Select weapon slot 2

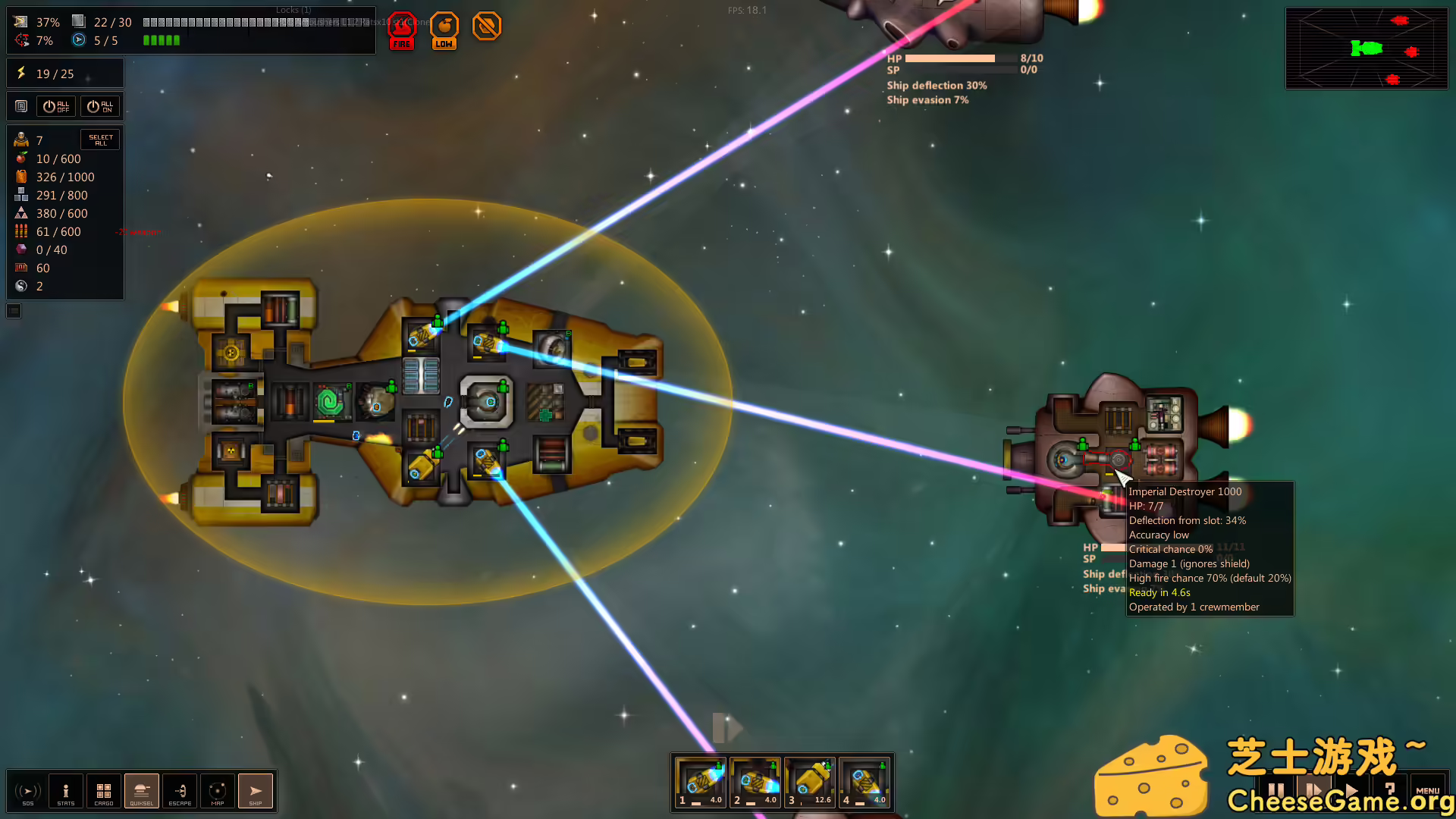coord(755,783)
